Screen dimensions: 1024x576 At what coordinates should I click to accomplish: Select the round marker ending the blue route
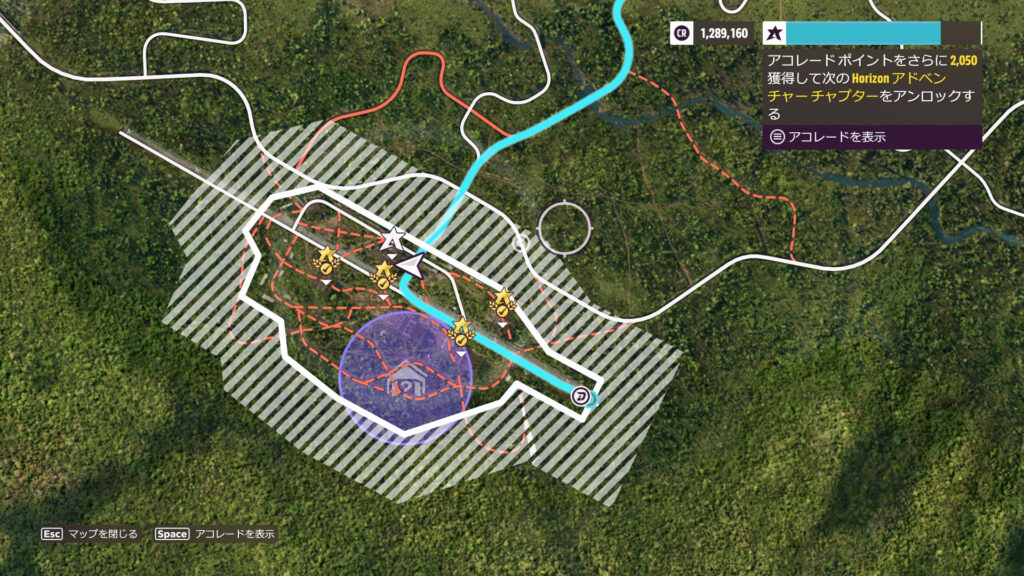coord(582,397)
